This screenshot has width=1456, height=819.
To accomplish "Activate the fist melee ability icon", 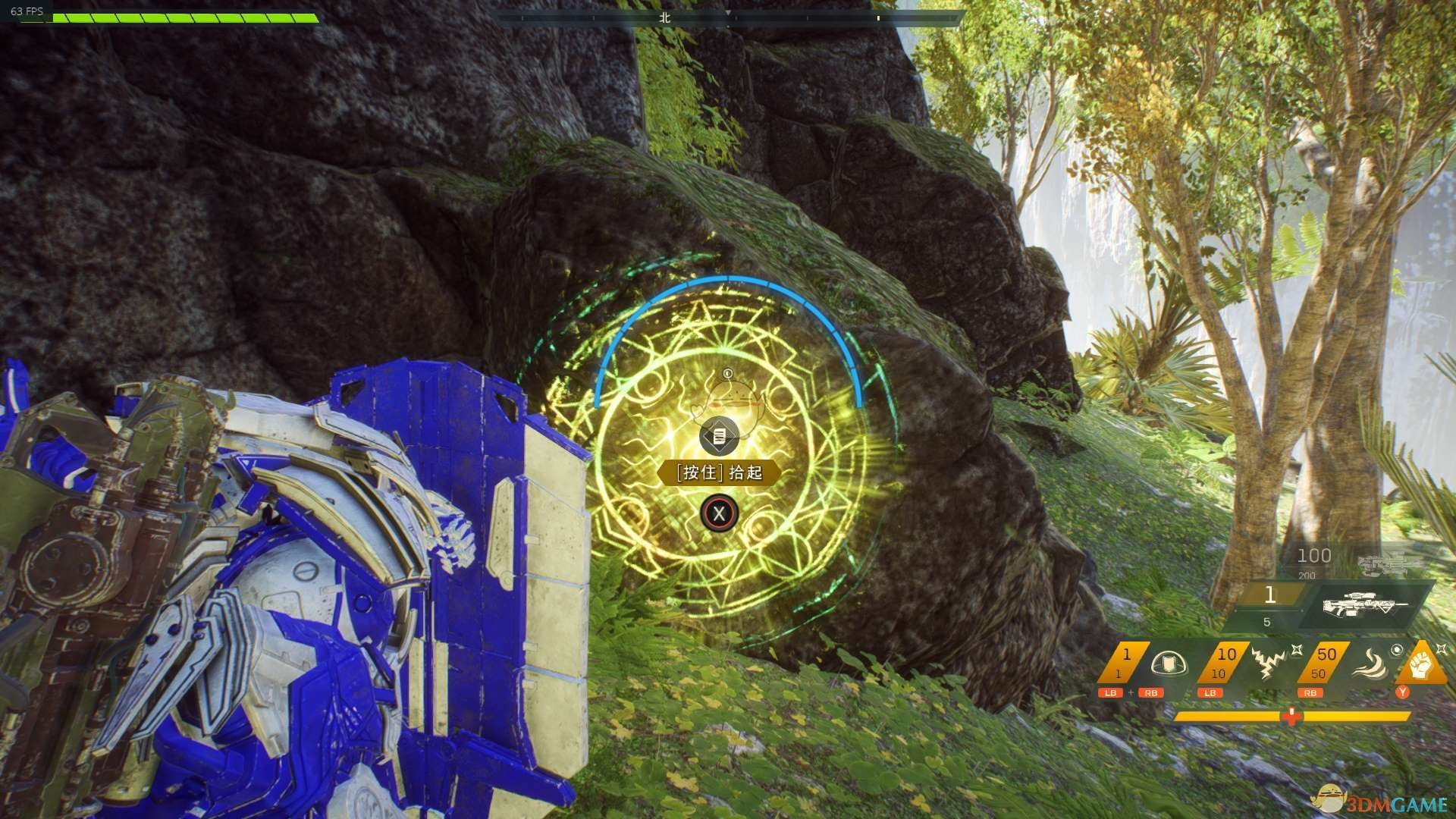I will coord(1420,665).
